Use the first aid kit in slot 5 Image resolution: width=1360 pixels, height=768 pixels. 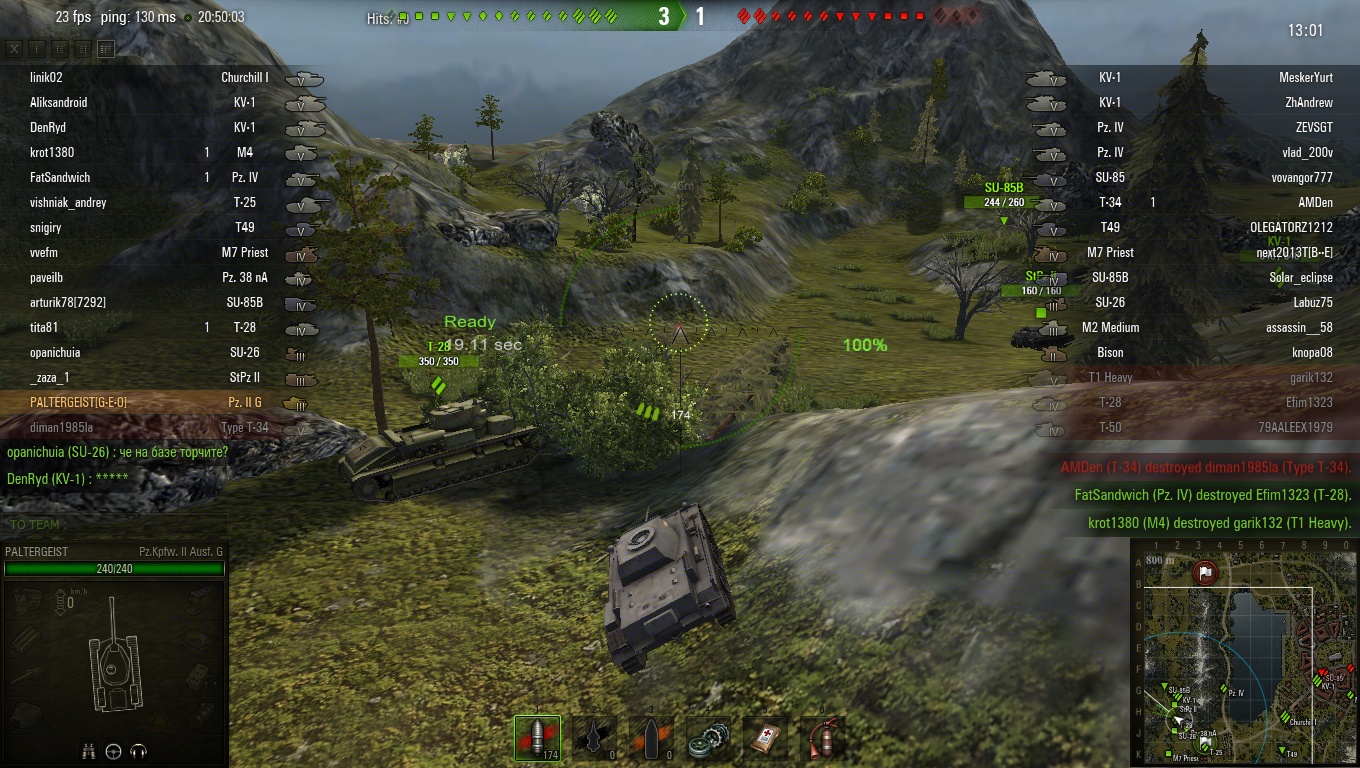[764, 737]
